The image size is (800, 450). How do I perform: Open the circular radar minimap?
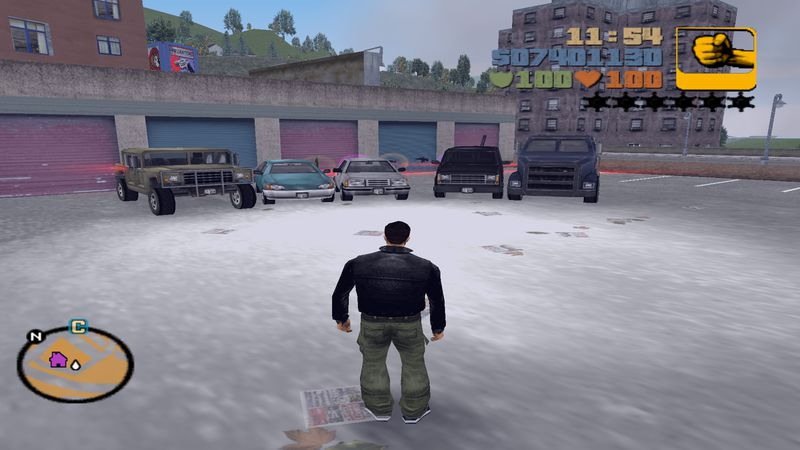pos(75,364)
